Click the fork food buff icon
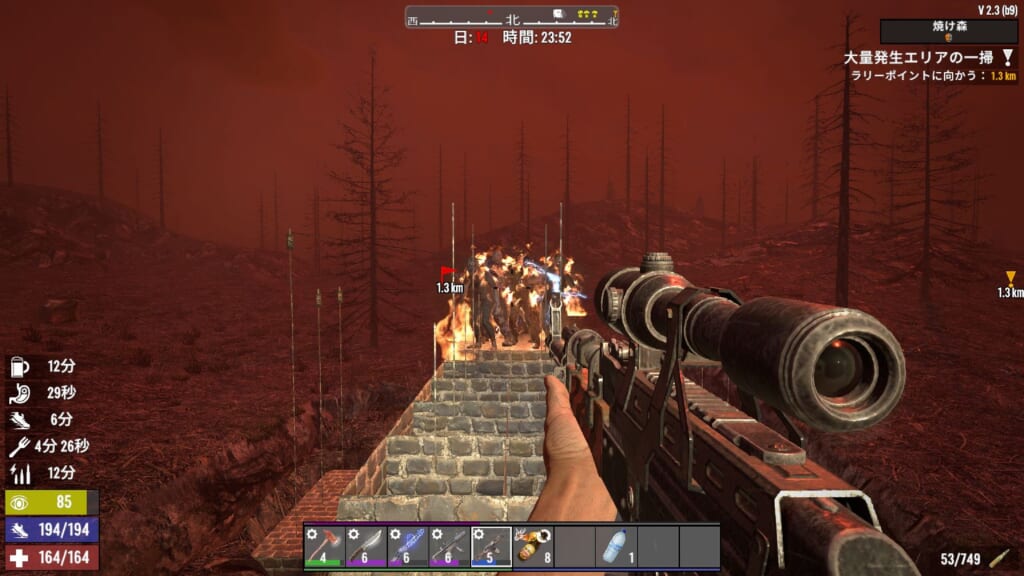This screenshot has width=1024, height=576. 21,446
